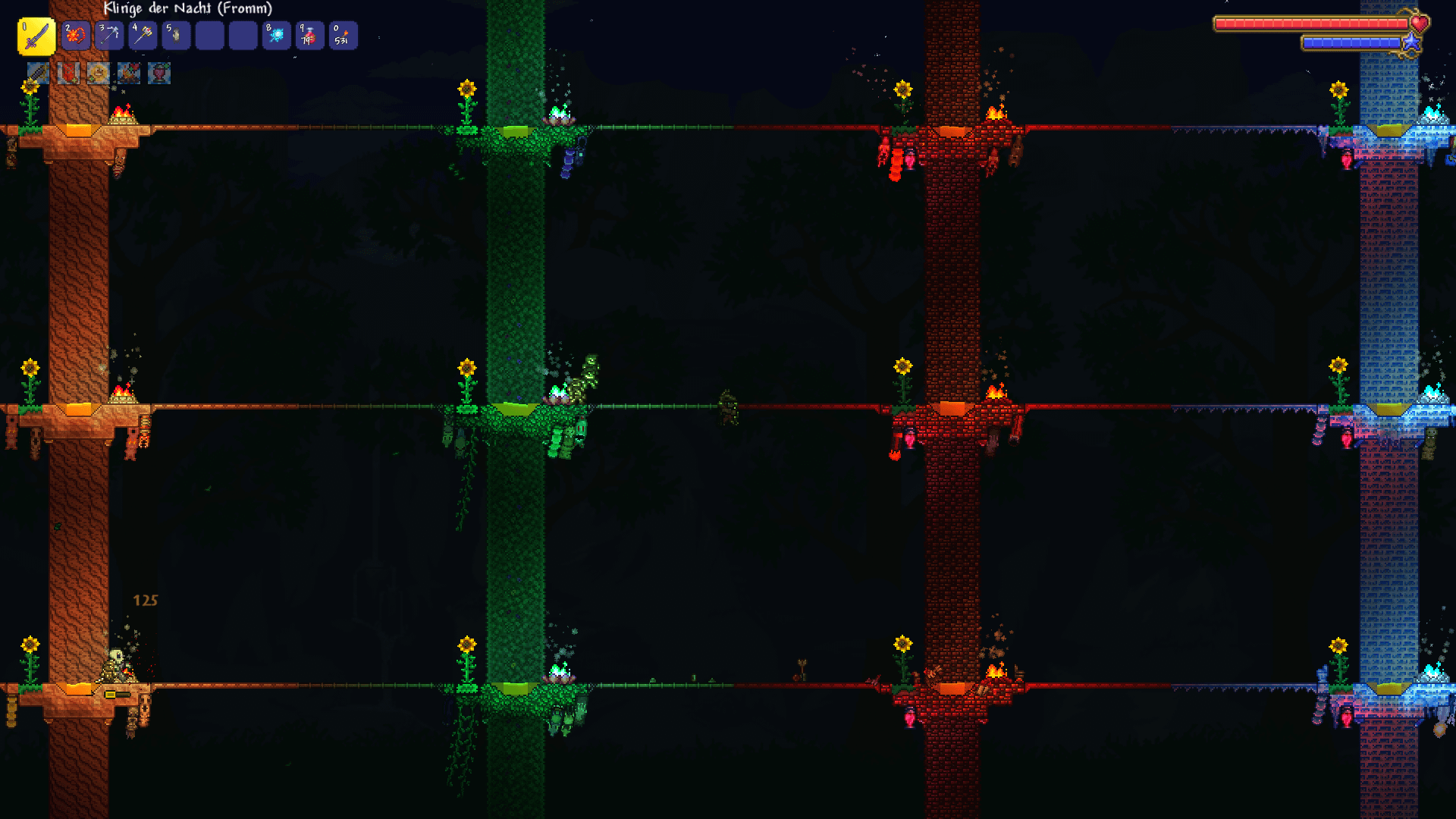Select the healing potion stack slot
This screenshot has height=819, width=1456.
point(309,36)
